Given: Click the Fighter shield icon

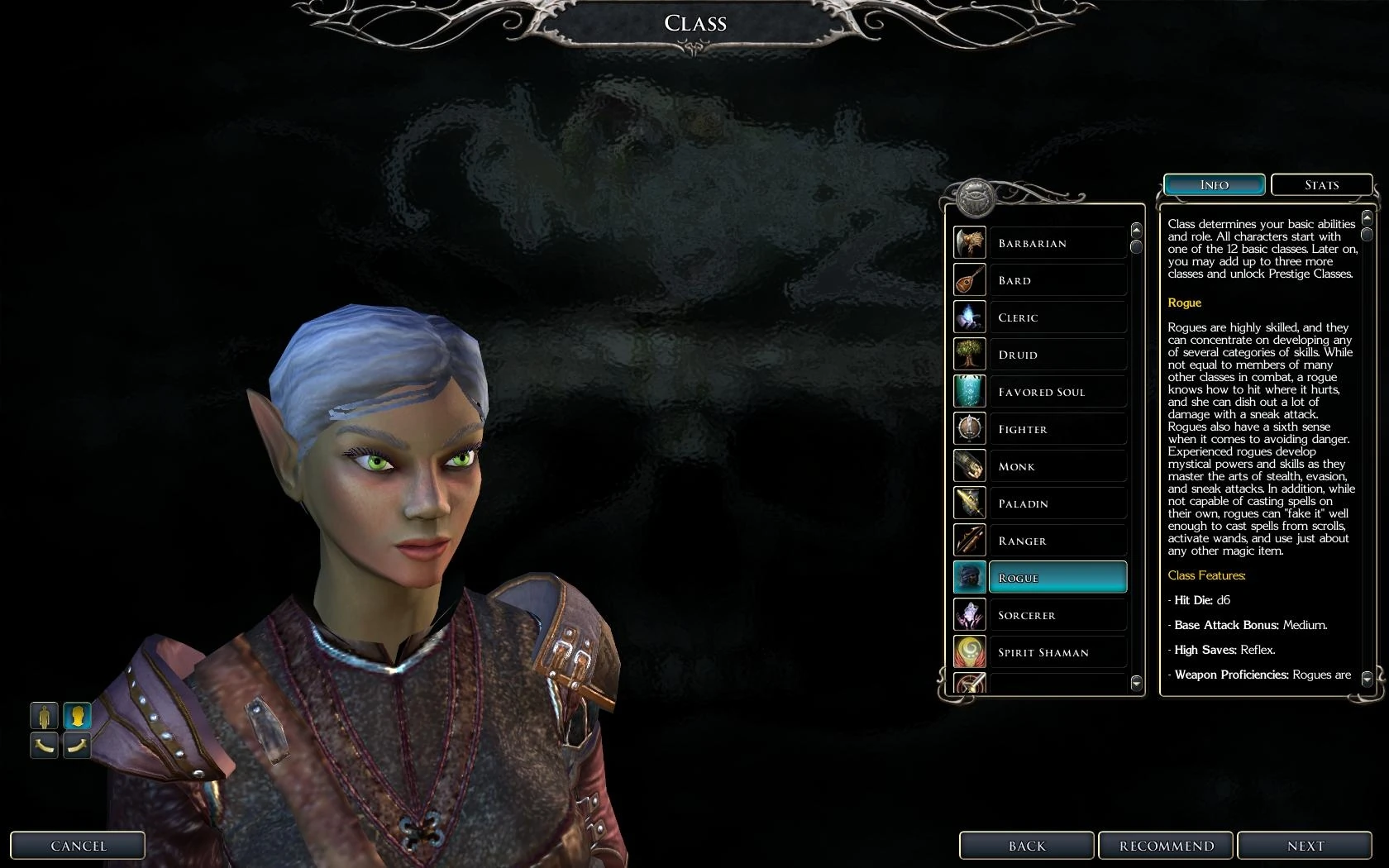Looking at the screenshot, I should click(969, 428).
